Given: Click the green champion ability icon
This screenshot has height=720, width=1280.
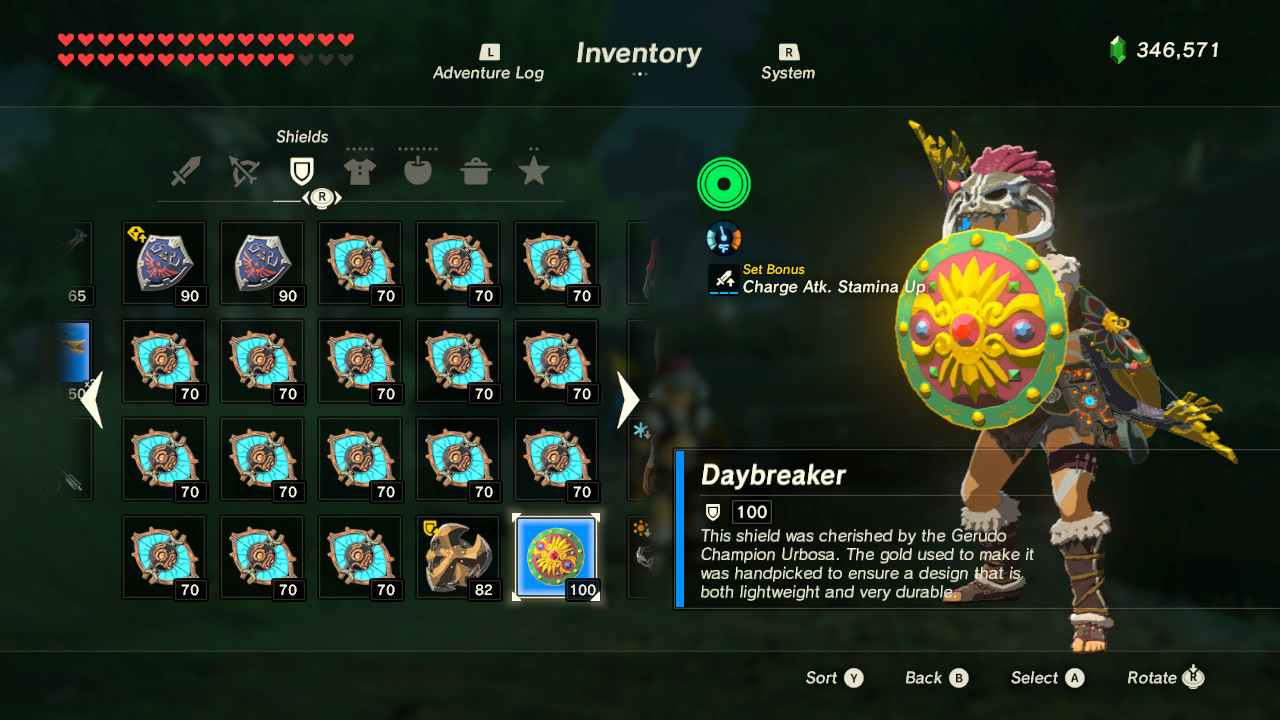Looking at the screenshot, I should (x=723, y=184).
